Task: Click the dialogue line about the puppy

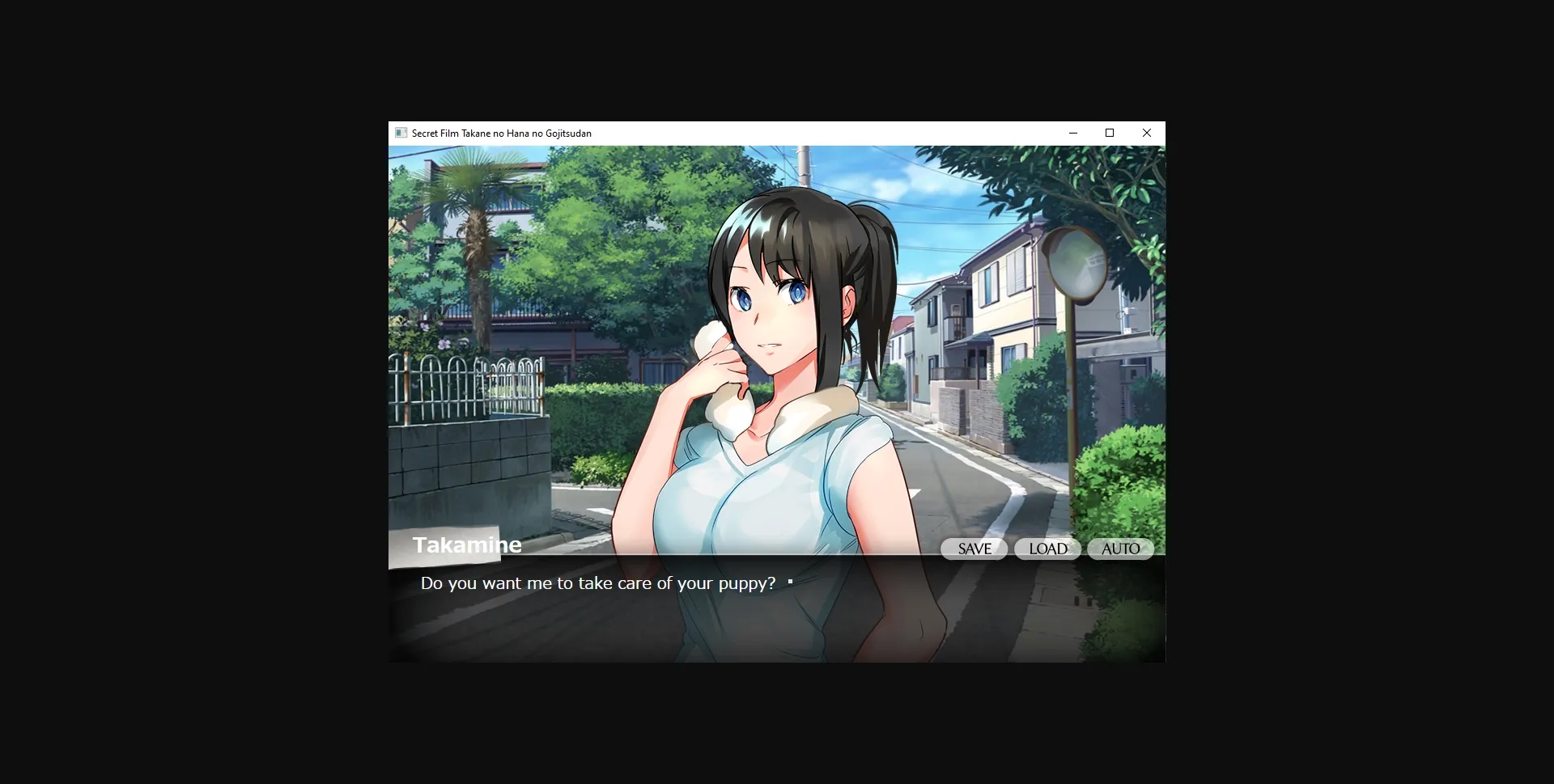Action: (597, 583)
